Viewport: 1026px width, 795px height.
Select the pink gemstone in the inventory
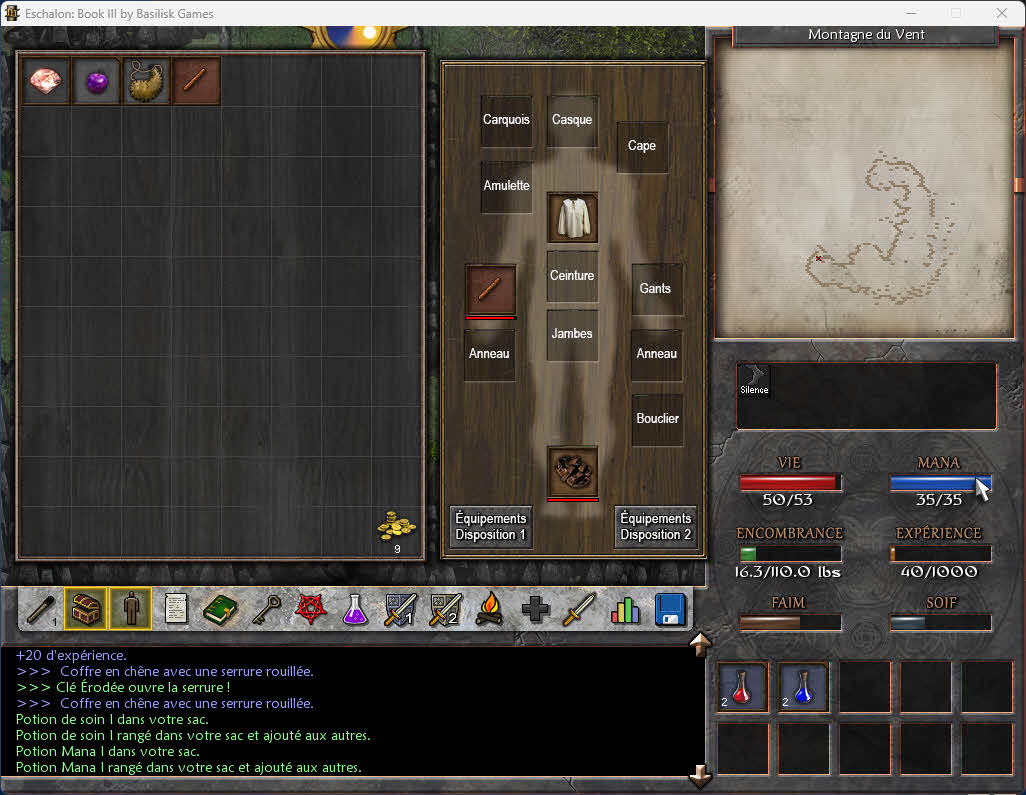click(x=46, y=81)
